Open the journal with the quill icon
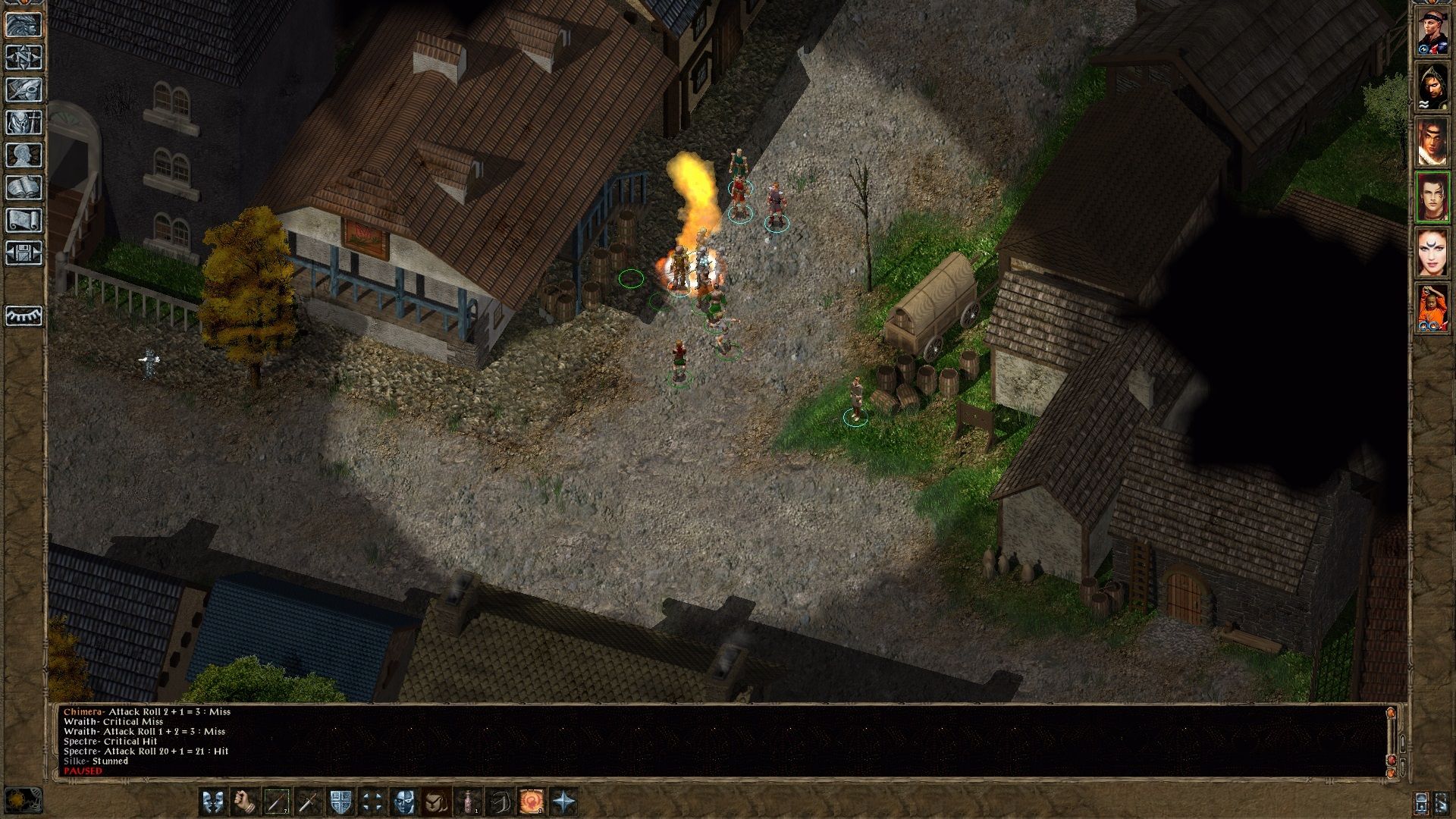The width and height of the screenshot is (1456, 819). click(24, 89)
